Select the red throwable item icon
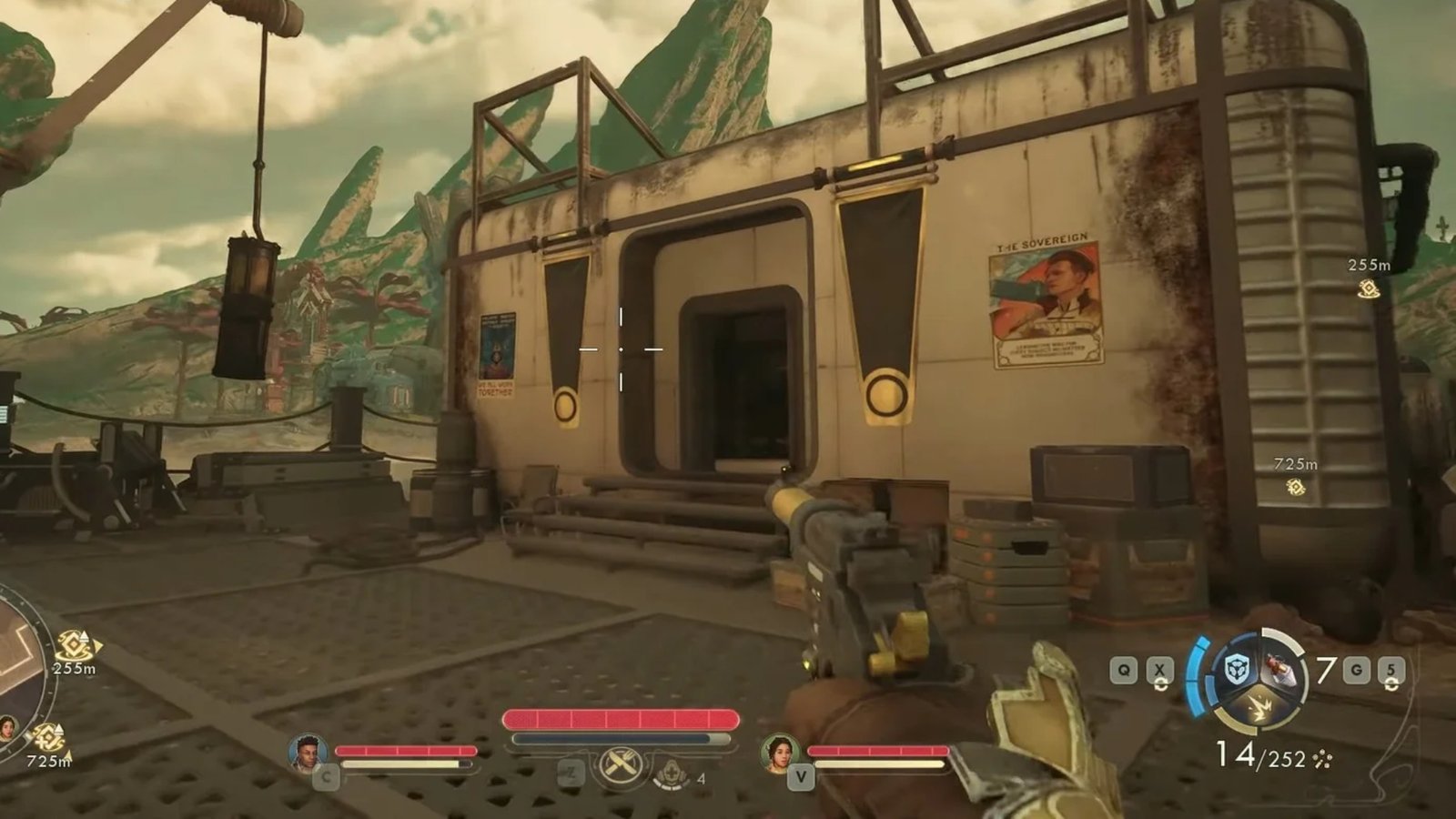The height and width of the screenshot is (819, 1456). coord(1279,672)
